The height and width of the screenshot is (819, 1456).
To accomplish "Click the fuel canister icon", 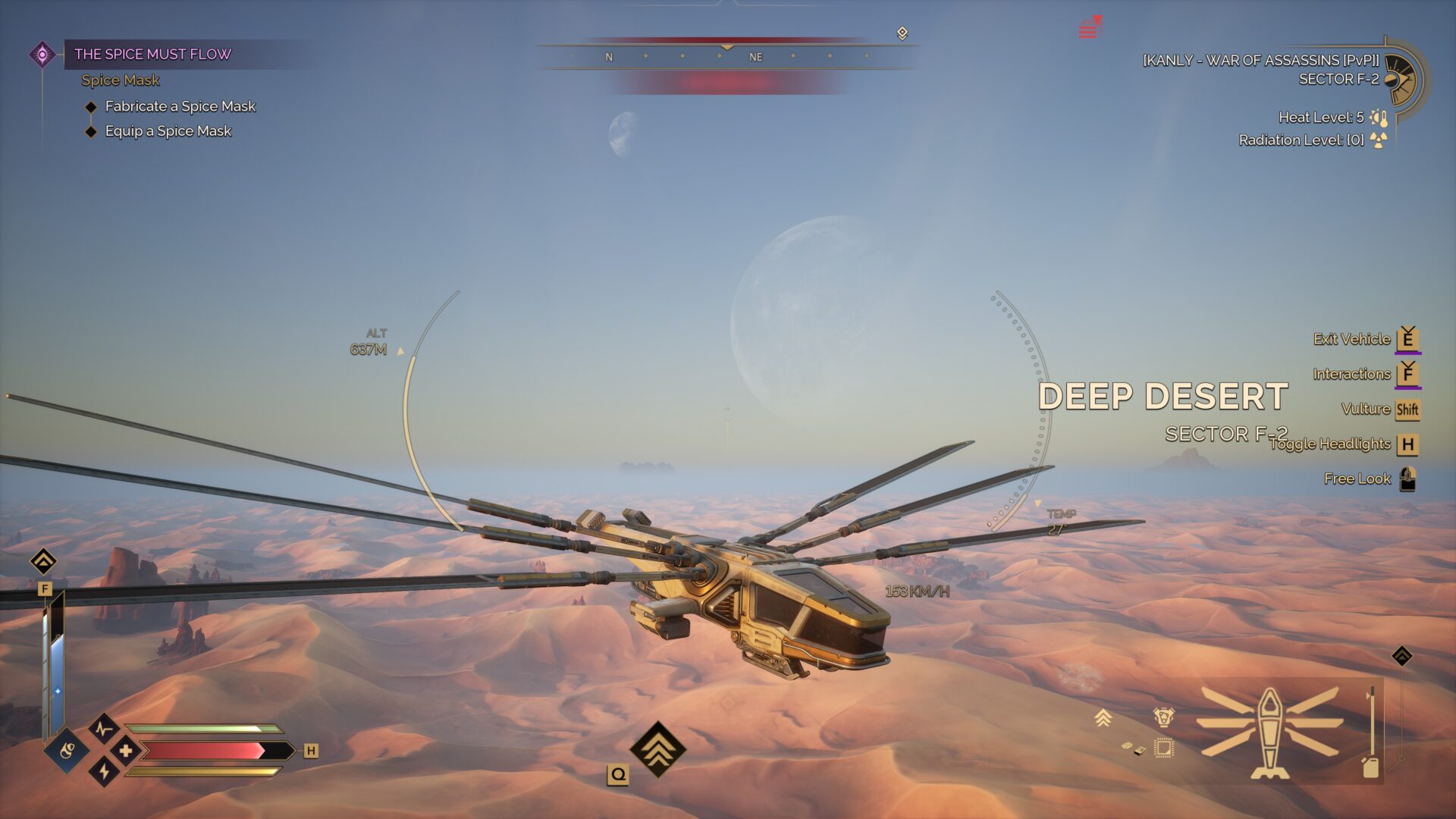I will click(x=1370, y=767).
